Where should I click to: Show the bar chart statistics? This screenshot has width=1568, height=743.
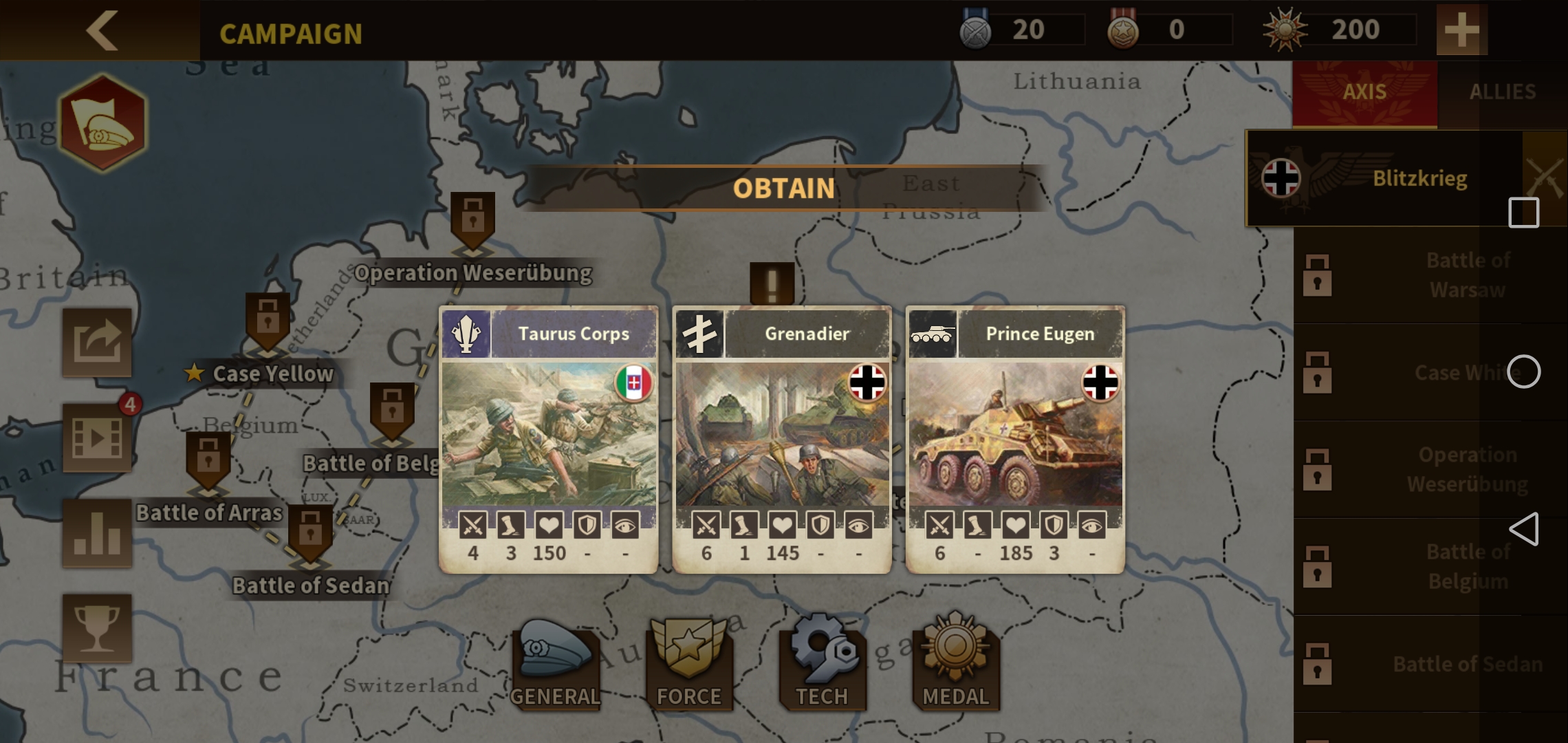[x=97, y=533]
